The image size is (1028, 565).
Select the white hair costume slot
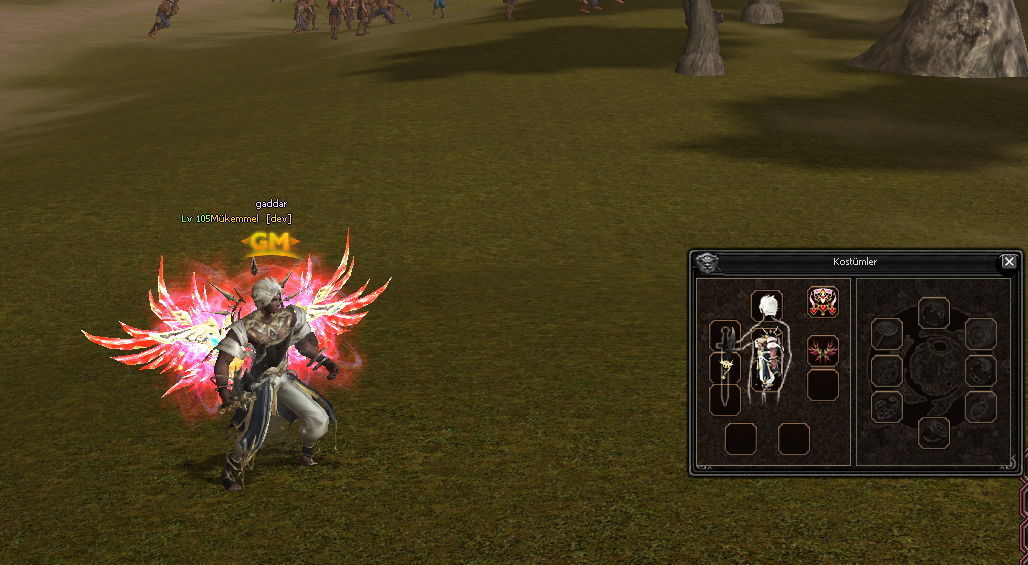[x=767, y=304]
